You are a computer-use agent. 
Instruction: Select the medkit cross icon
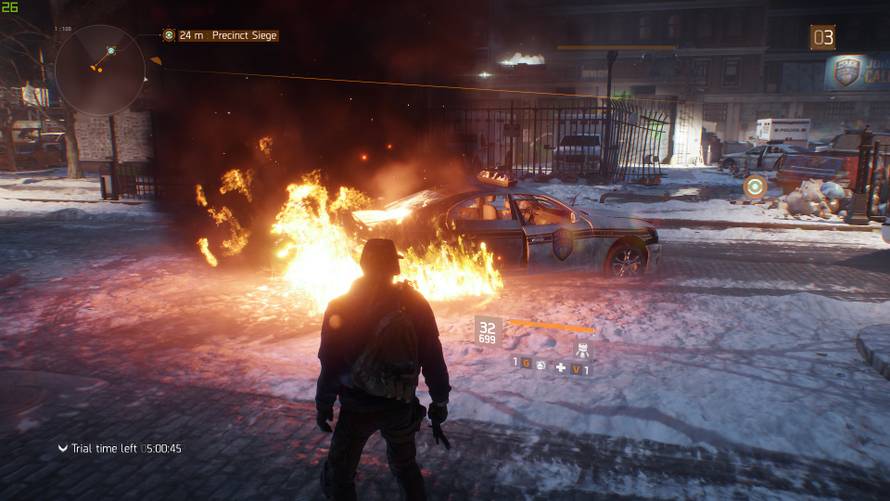[x=560, y=368]
